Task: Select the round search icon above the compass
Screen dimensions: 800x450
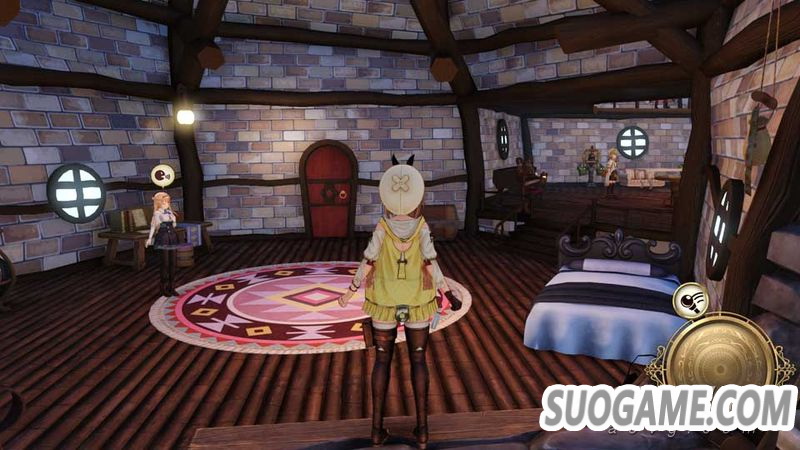Action: (688, 299)
